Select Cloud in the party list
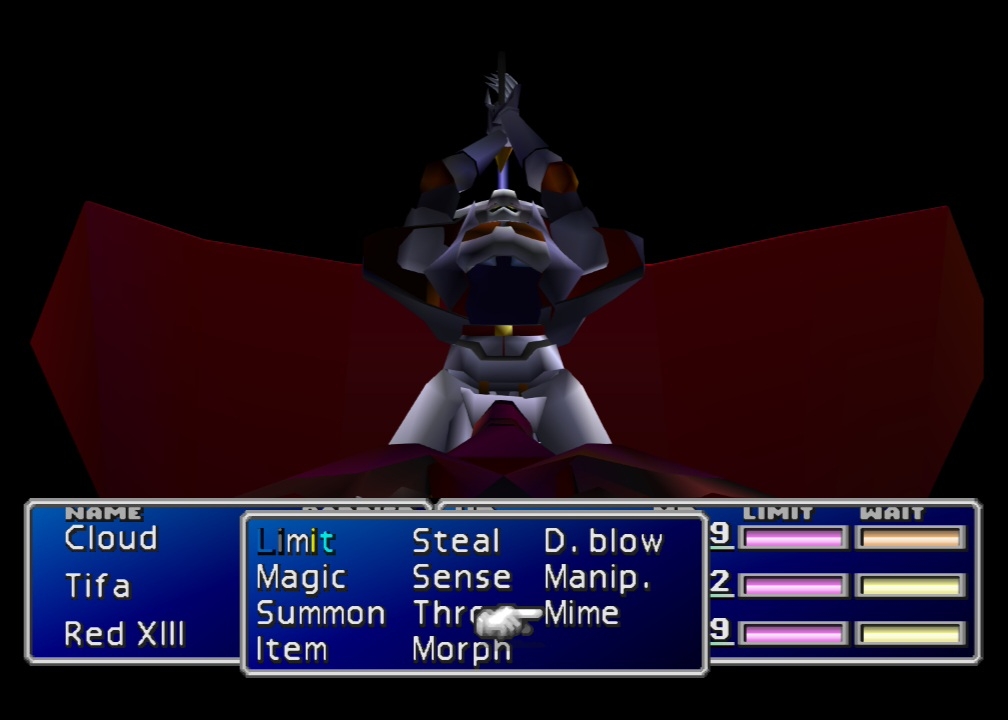The image size is (1008, 720). tap(111, 538)
